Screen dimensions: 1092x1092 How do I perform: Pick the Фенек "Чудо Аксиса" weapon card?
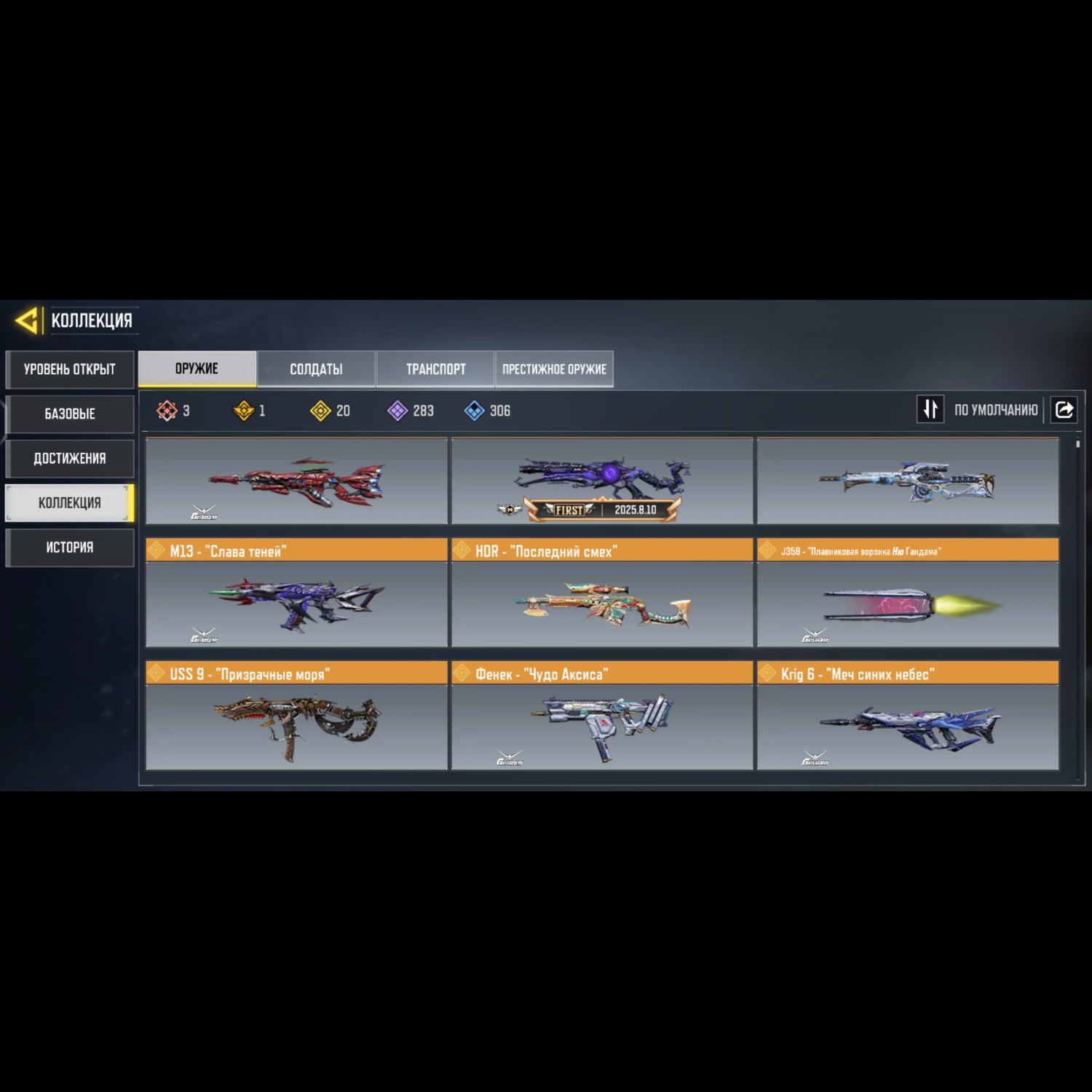(x=602, y=726)
